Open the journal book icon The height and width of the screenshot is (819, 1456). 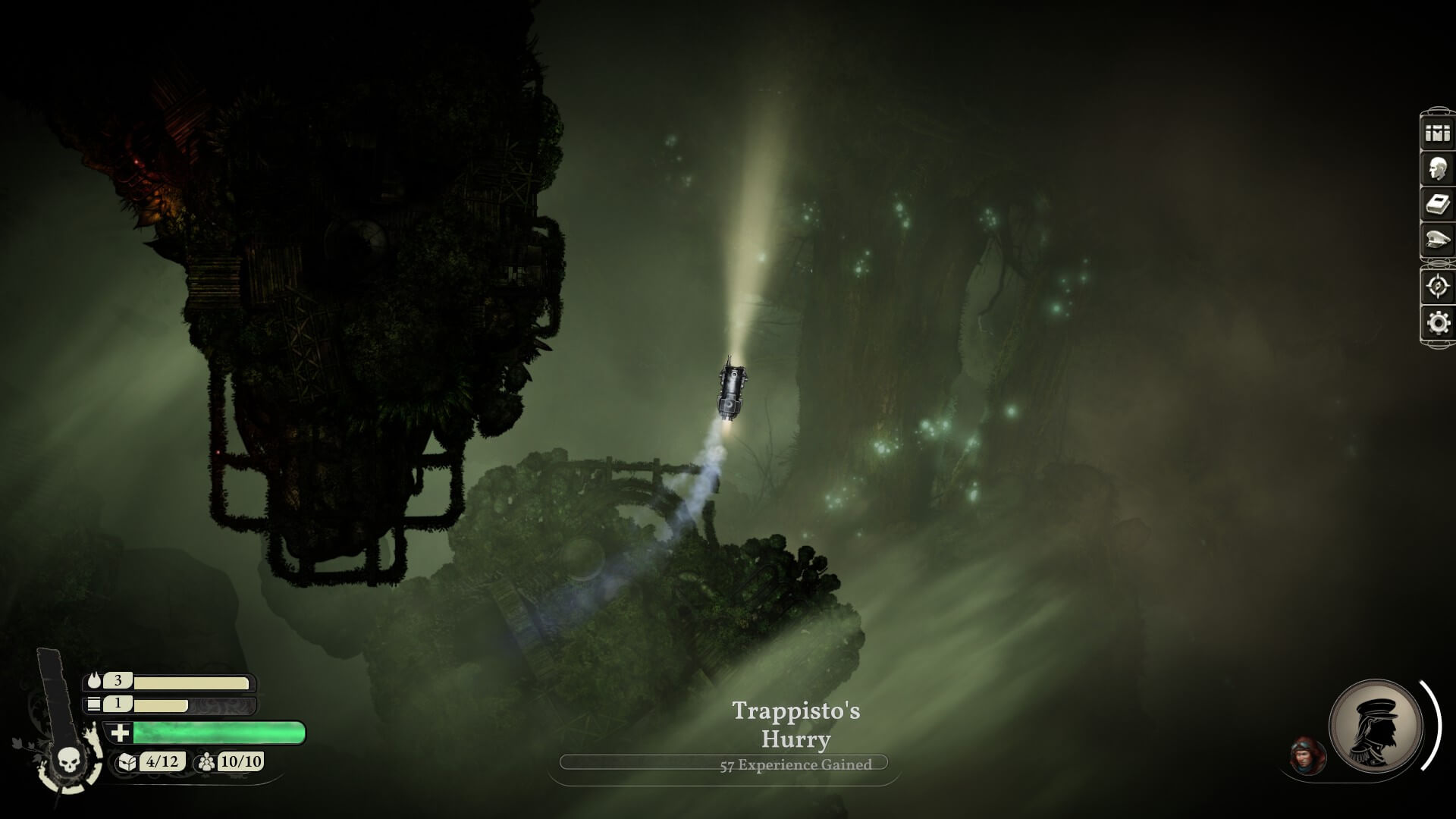(x=1437, y=205)
